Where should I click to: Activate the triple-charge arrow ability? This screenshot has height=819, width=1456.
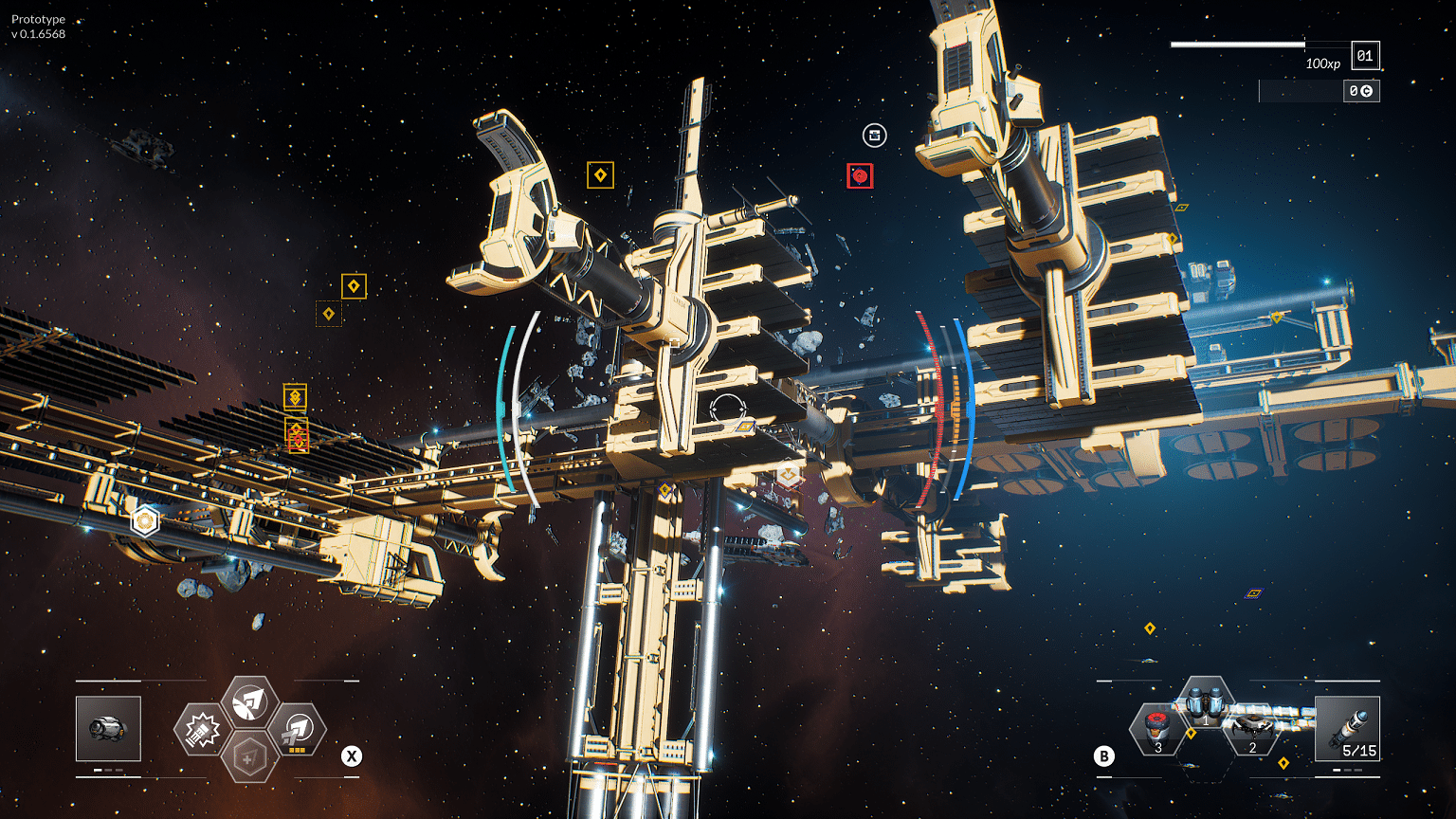tap(299, 730)
